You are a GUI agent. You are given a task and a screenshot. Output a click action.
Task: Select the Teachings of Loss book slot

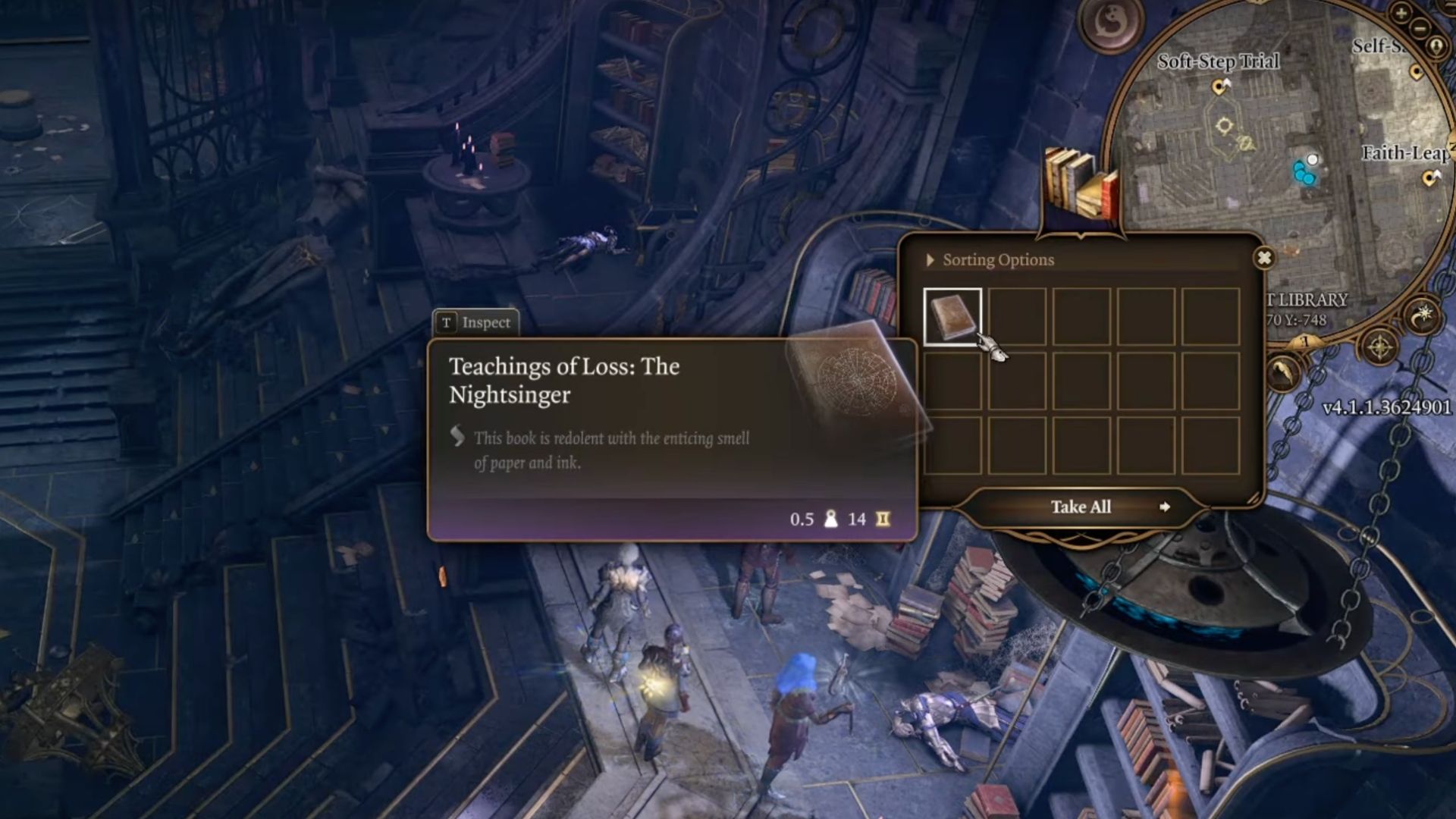(952, 317)
